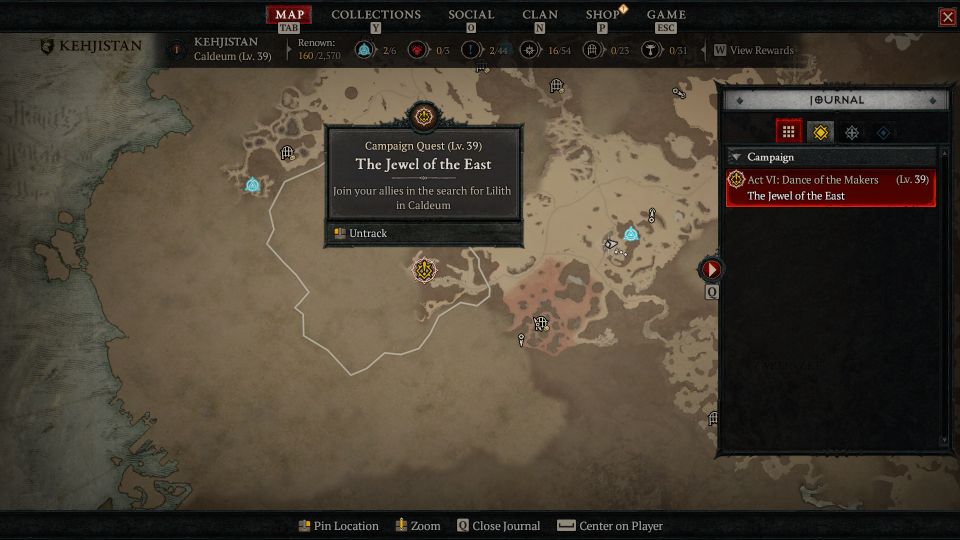The height and width of the screenshot is (540, 960).
Task: Select the Game menu tab
Action: (666, 15)
